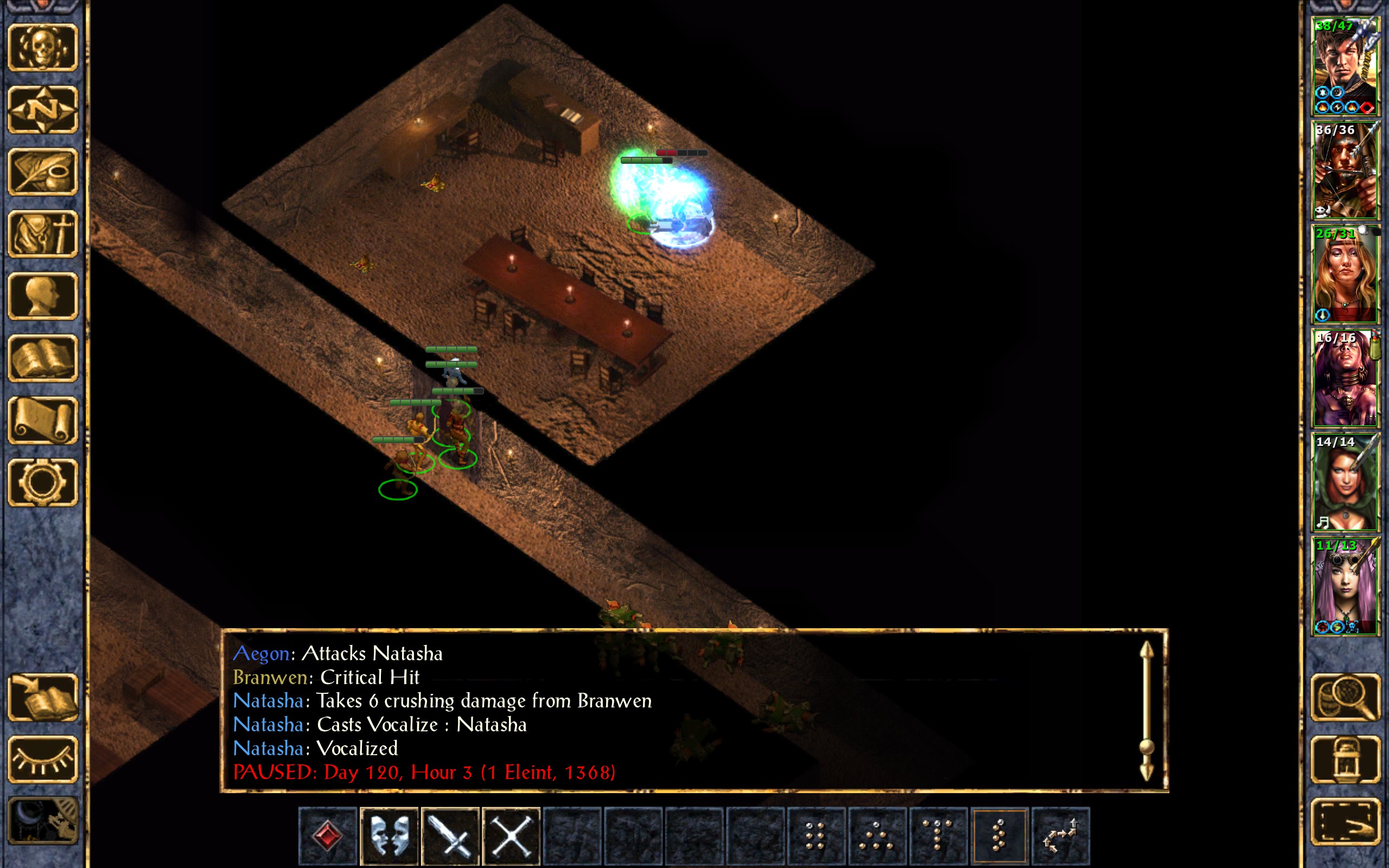Activate the crossed swords attack button
This screenshot has width=1389, height=868.
coord(450,835)
